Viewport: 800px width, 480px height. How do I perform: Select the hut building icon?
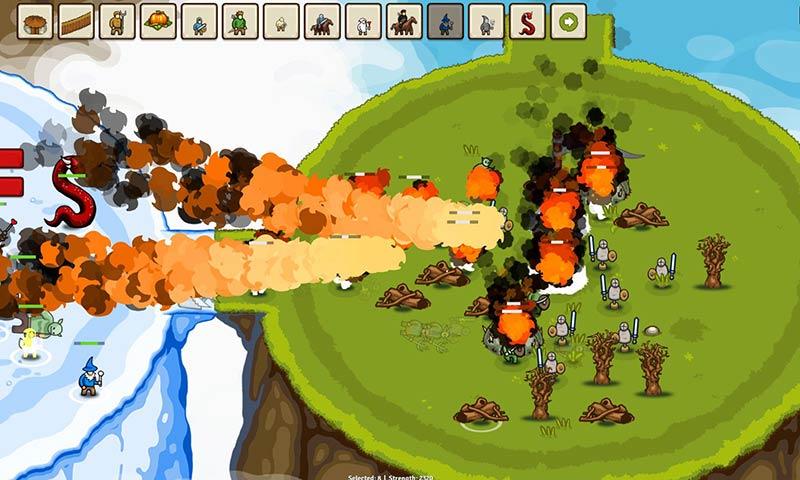click(x=35, y=21)
